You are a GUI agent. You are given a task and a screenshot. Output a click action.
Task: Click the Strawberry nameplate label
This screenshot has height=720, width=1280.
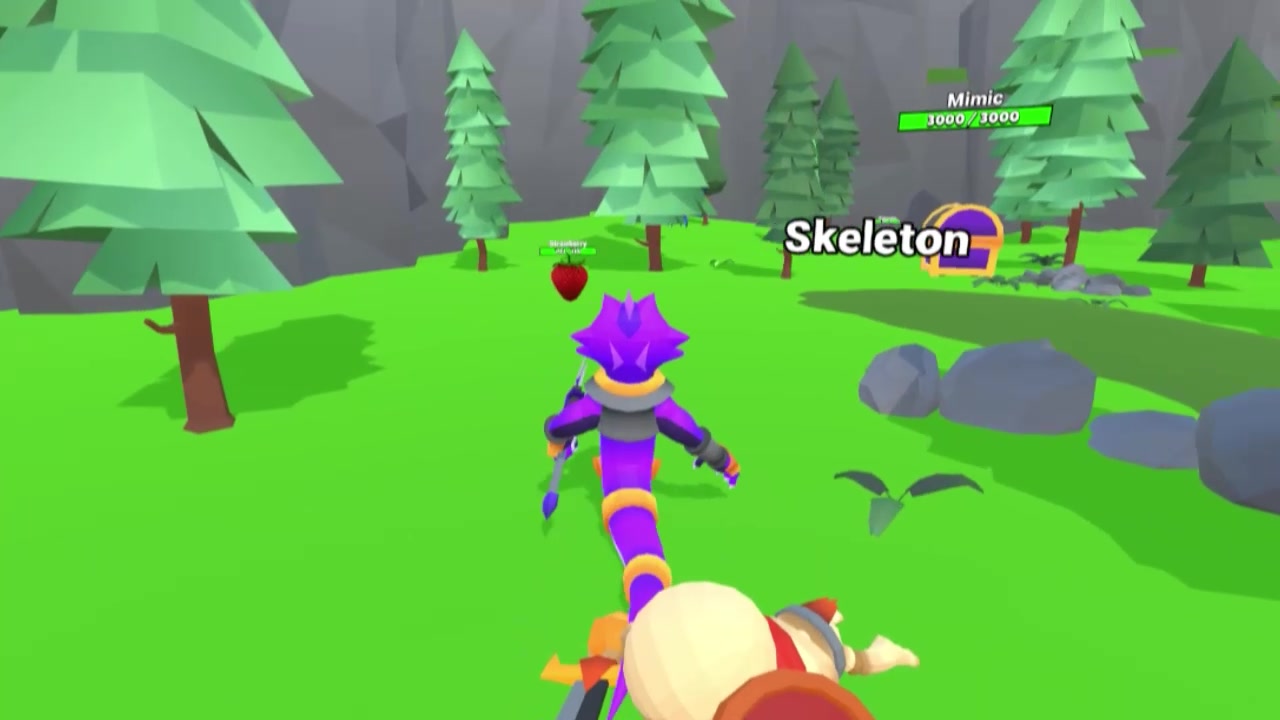(x=568, y=243)
